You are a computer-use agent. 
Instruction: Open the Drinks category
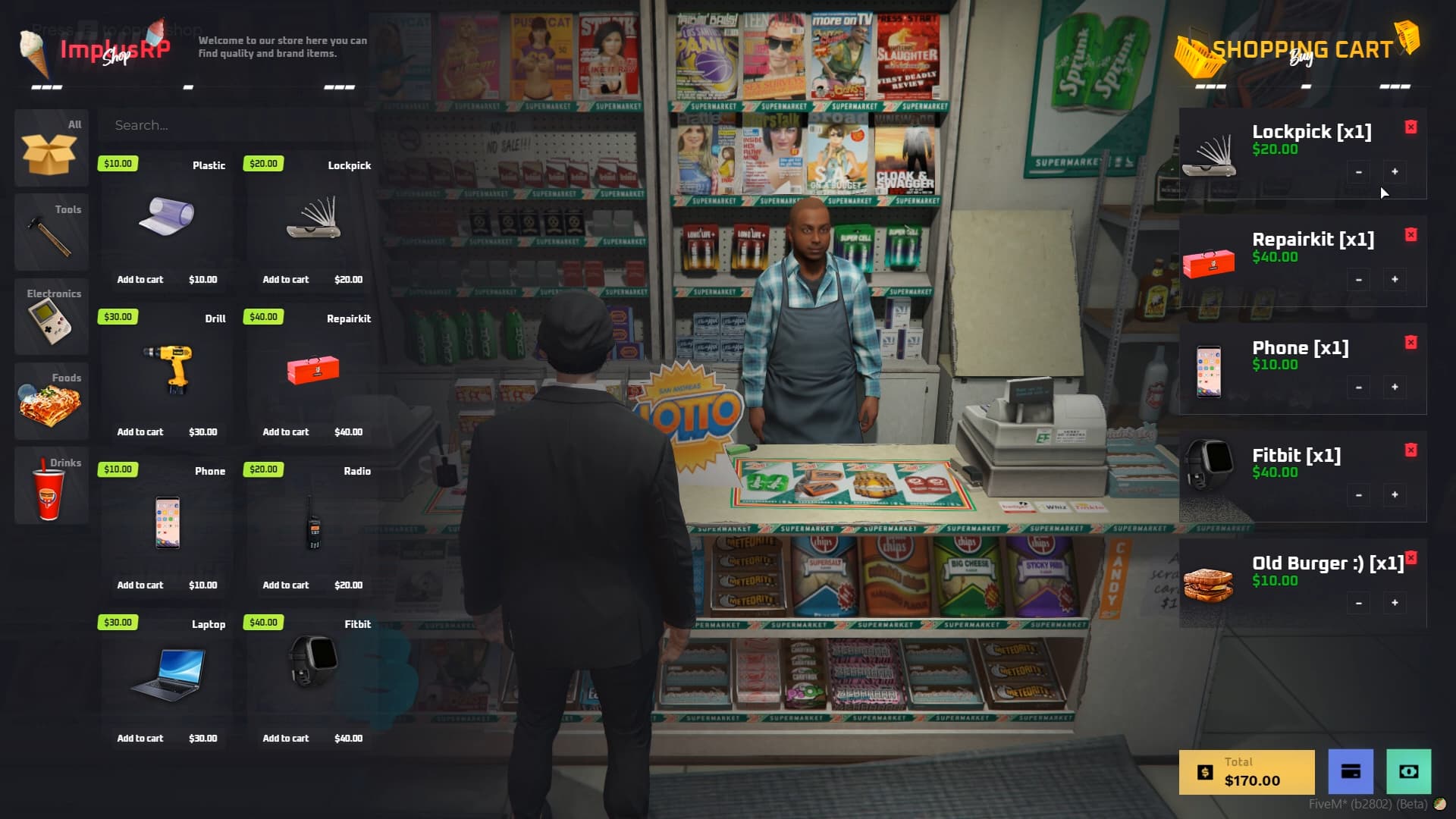click(x=51, y=485)
